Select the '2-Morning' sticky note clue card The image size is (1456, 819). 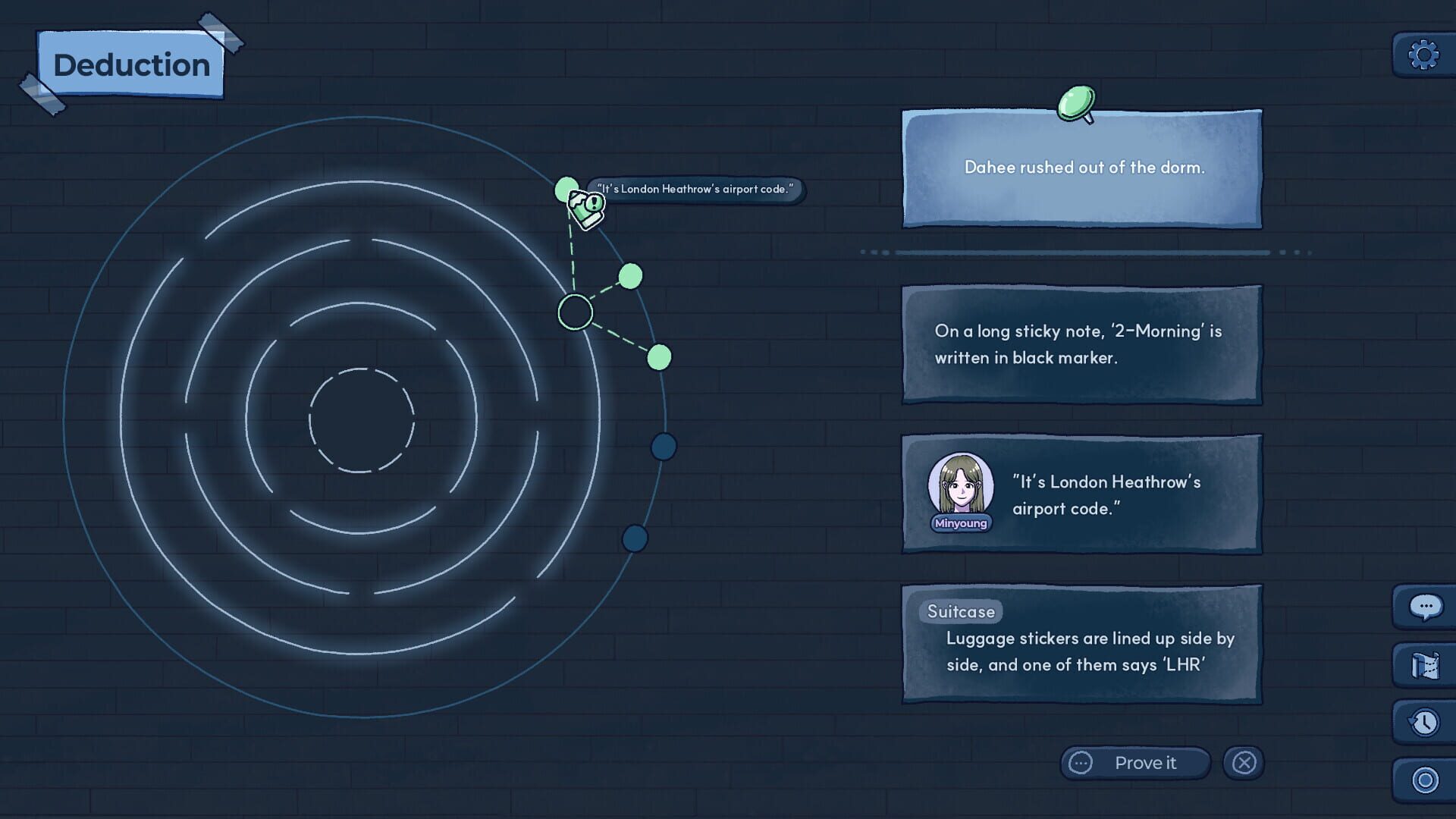click(1082, 345)
